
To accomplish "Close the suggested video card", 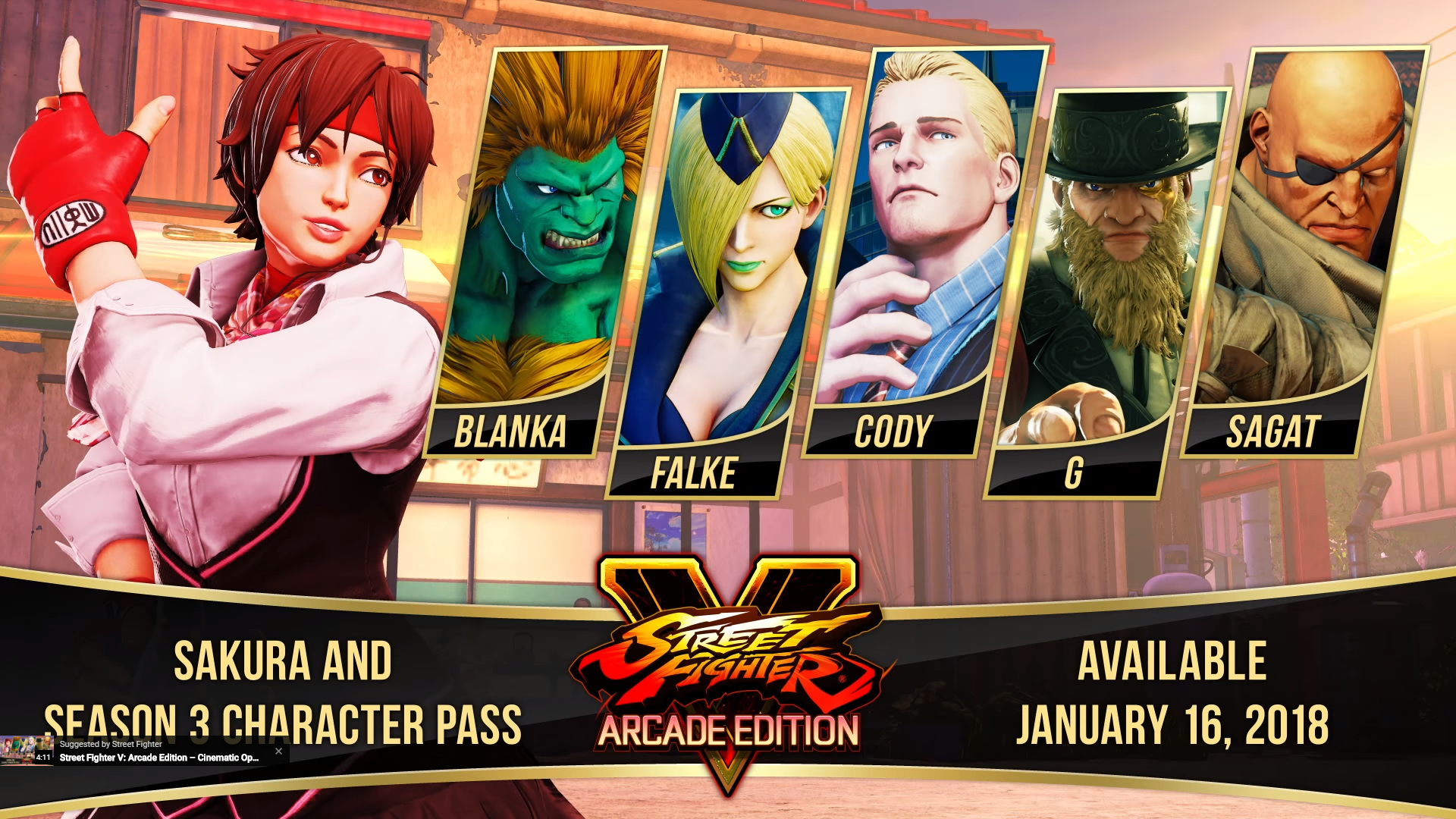I will [x=278, y=752].
